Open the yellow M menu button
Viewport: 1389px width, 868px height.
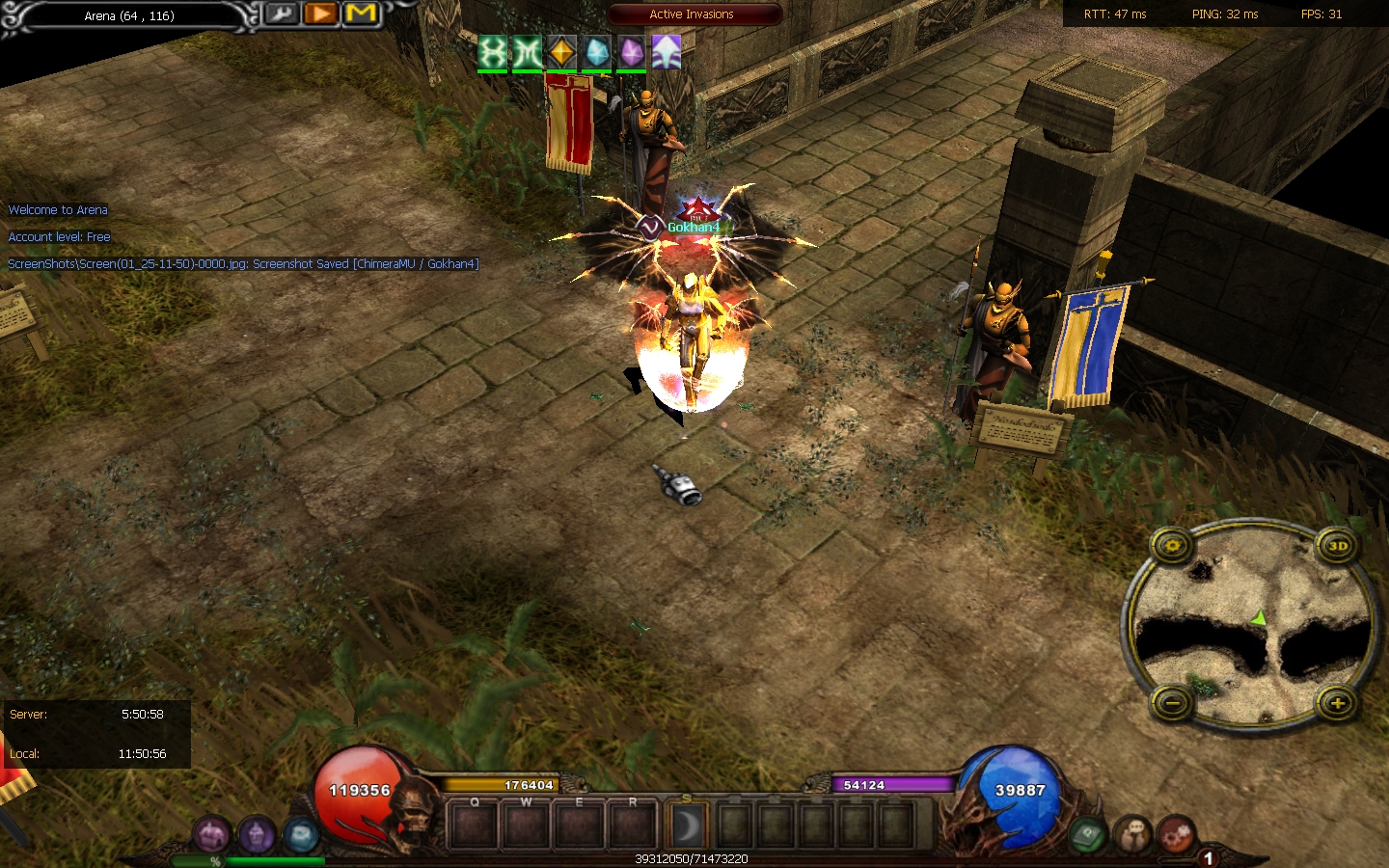click(x=361, y=14)
